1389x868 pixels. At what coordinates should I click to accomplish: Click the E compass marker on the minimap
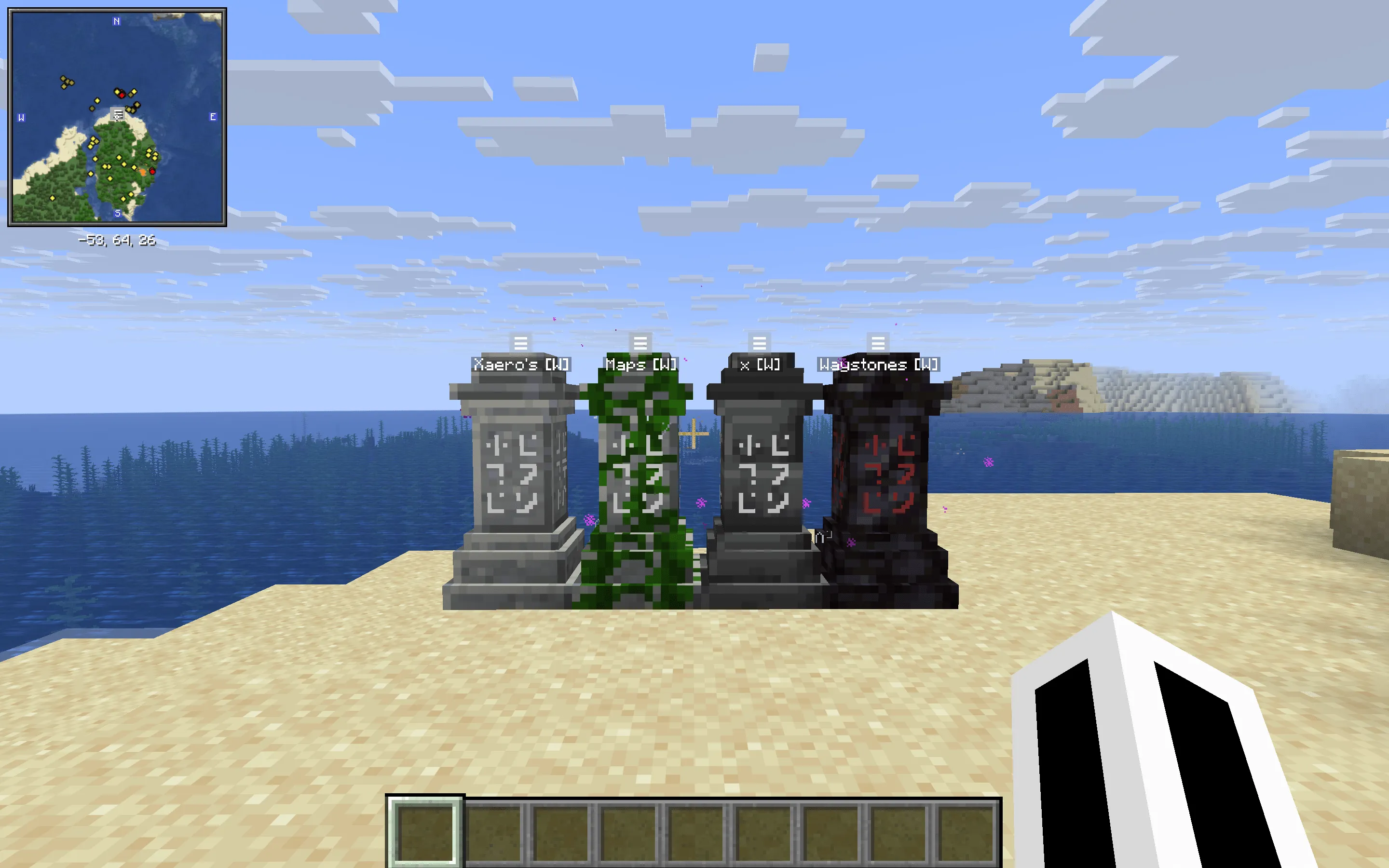pos(214,117)
